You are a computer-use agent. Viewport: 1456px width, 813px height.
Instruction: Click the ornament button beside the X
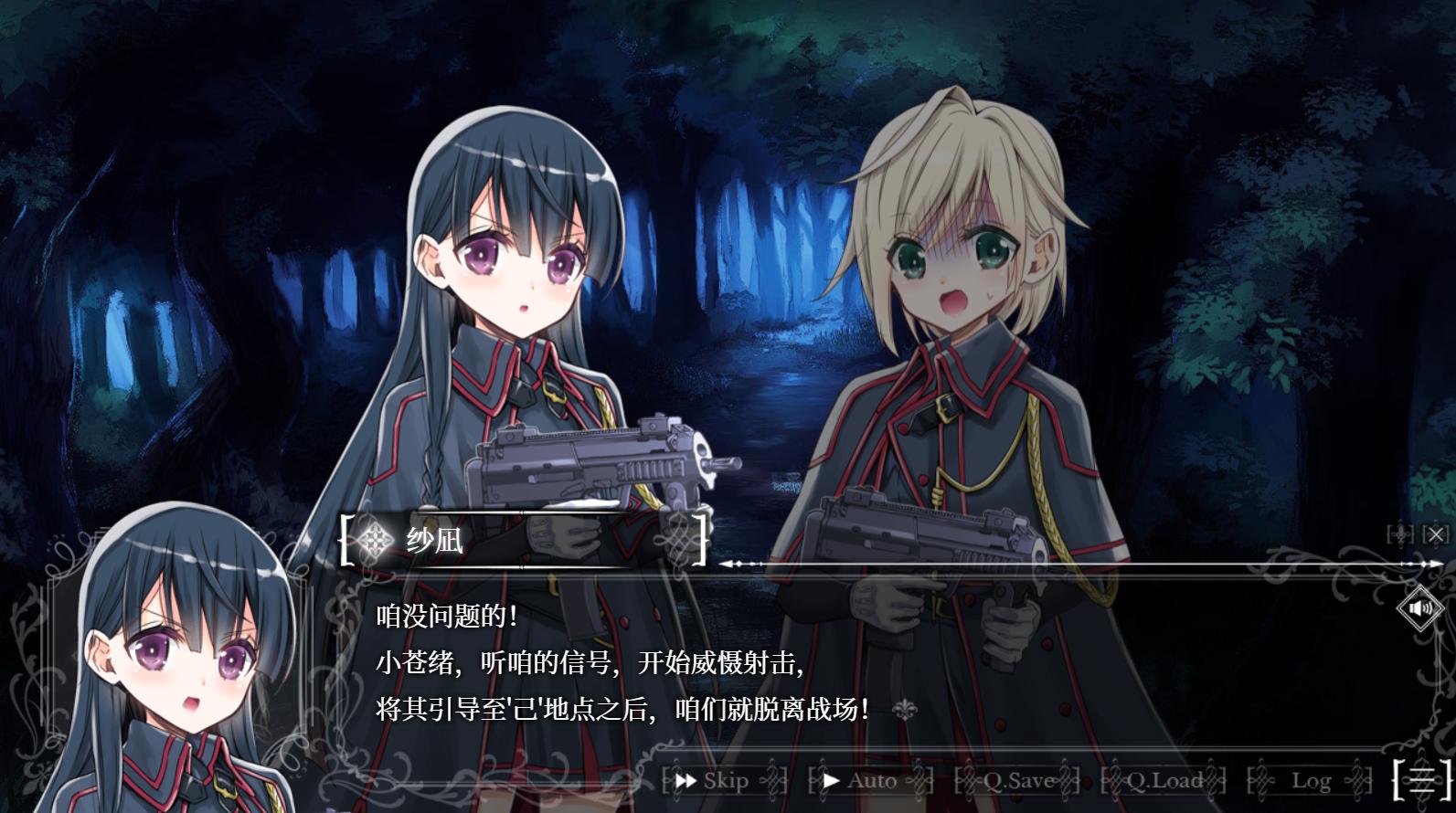tap(1400, 534)
